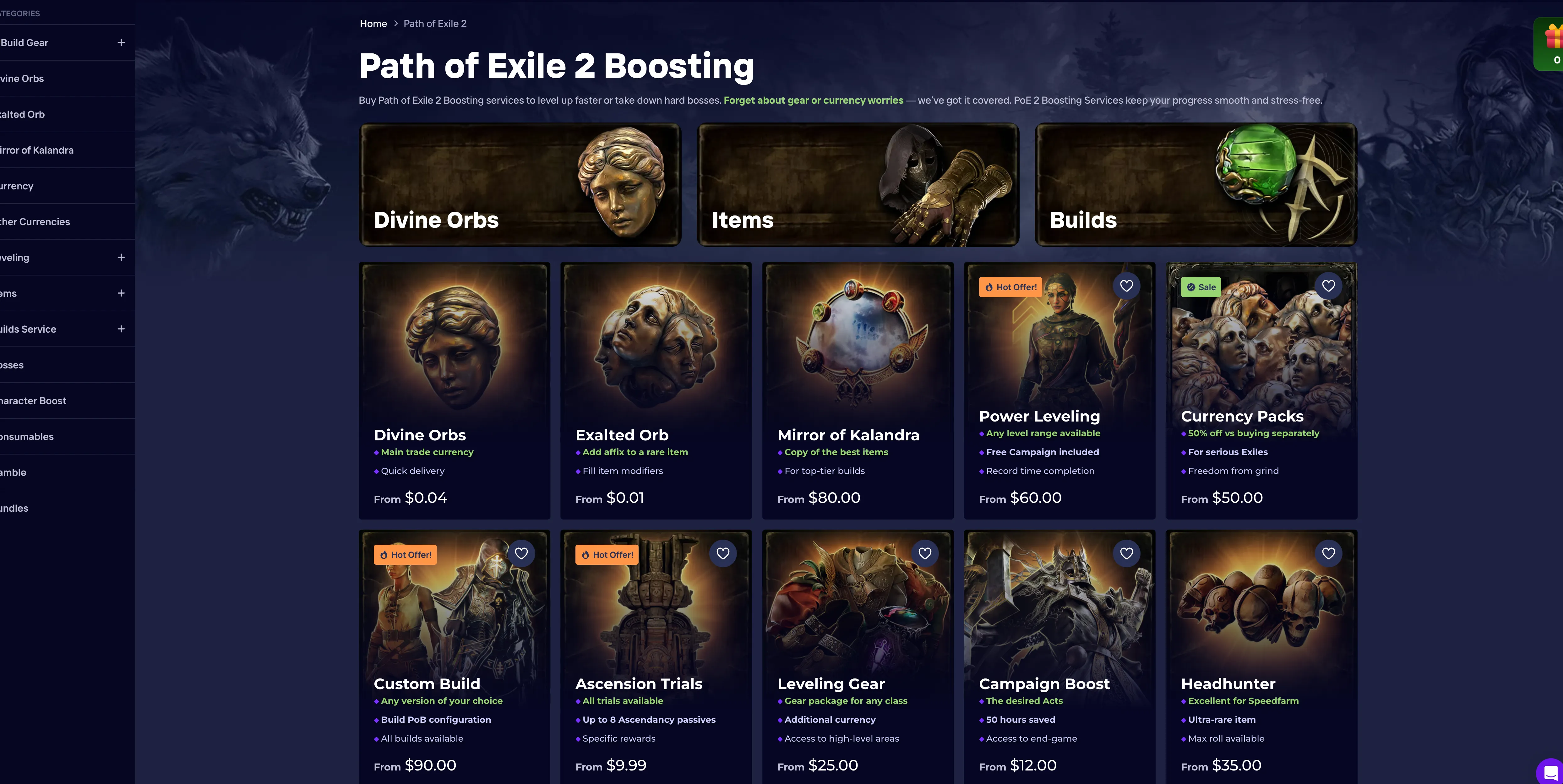This screenshot has width=1563, height=784.
Task: Expand the Leveling category in sidebar
Action: click(x=120, y=257)
